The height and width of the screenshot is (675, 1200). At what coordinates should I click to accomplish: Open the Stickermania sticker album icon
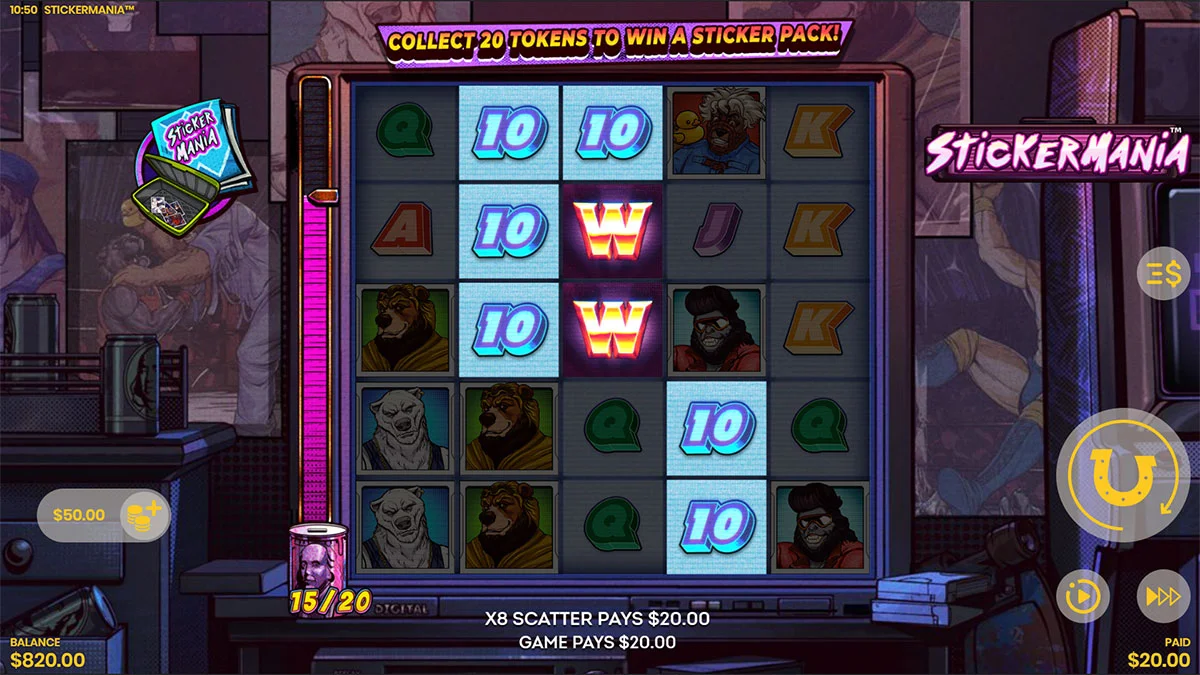[192, 164]
